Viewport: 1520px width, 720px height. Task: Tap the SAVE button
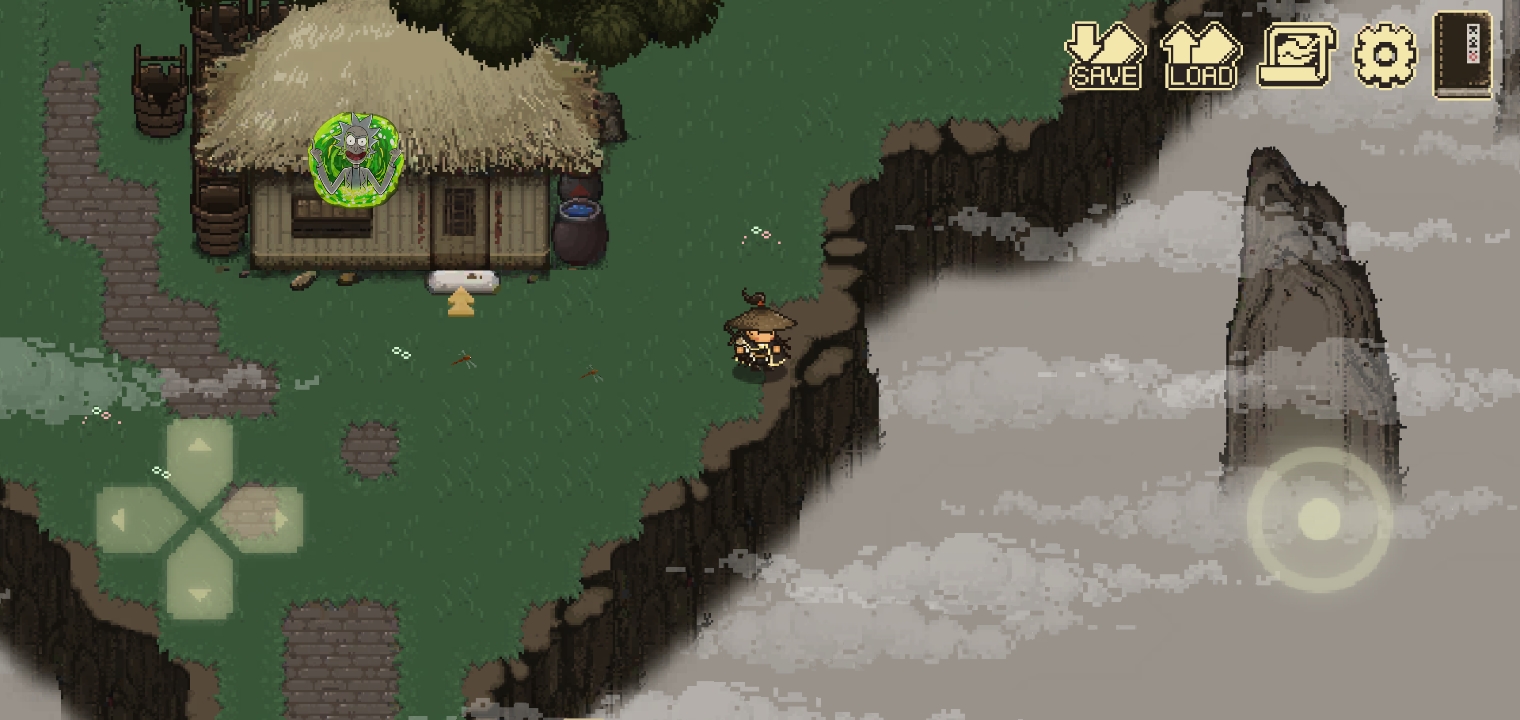tap(1104, 57)
